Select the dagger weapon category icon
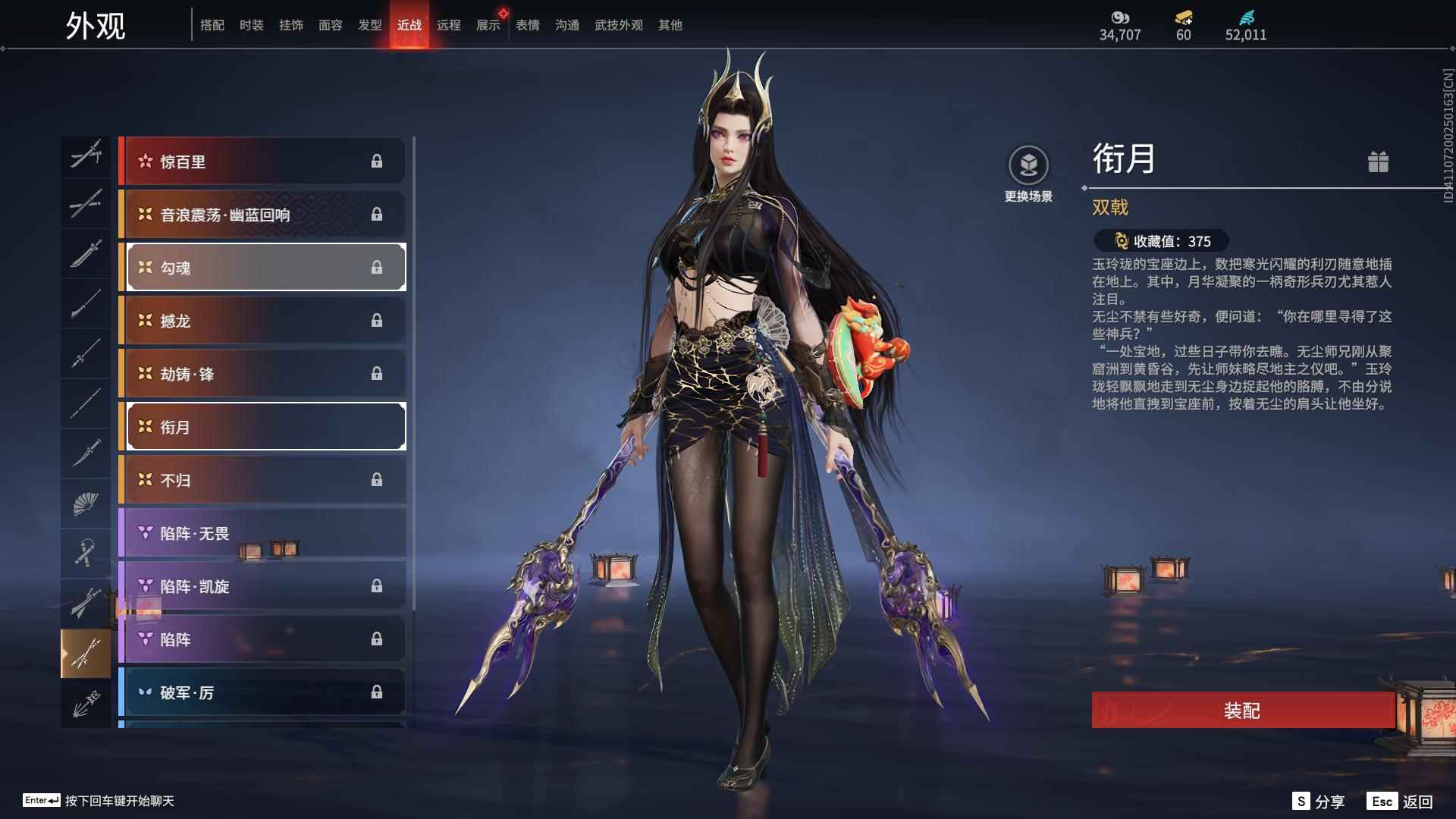This screenshot has height=819, width=1456. click(86, 453)
